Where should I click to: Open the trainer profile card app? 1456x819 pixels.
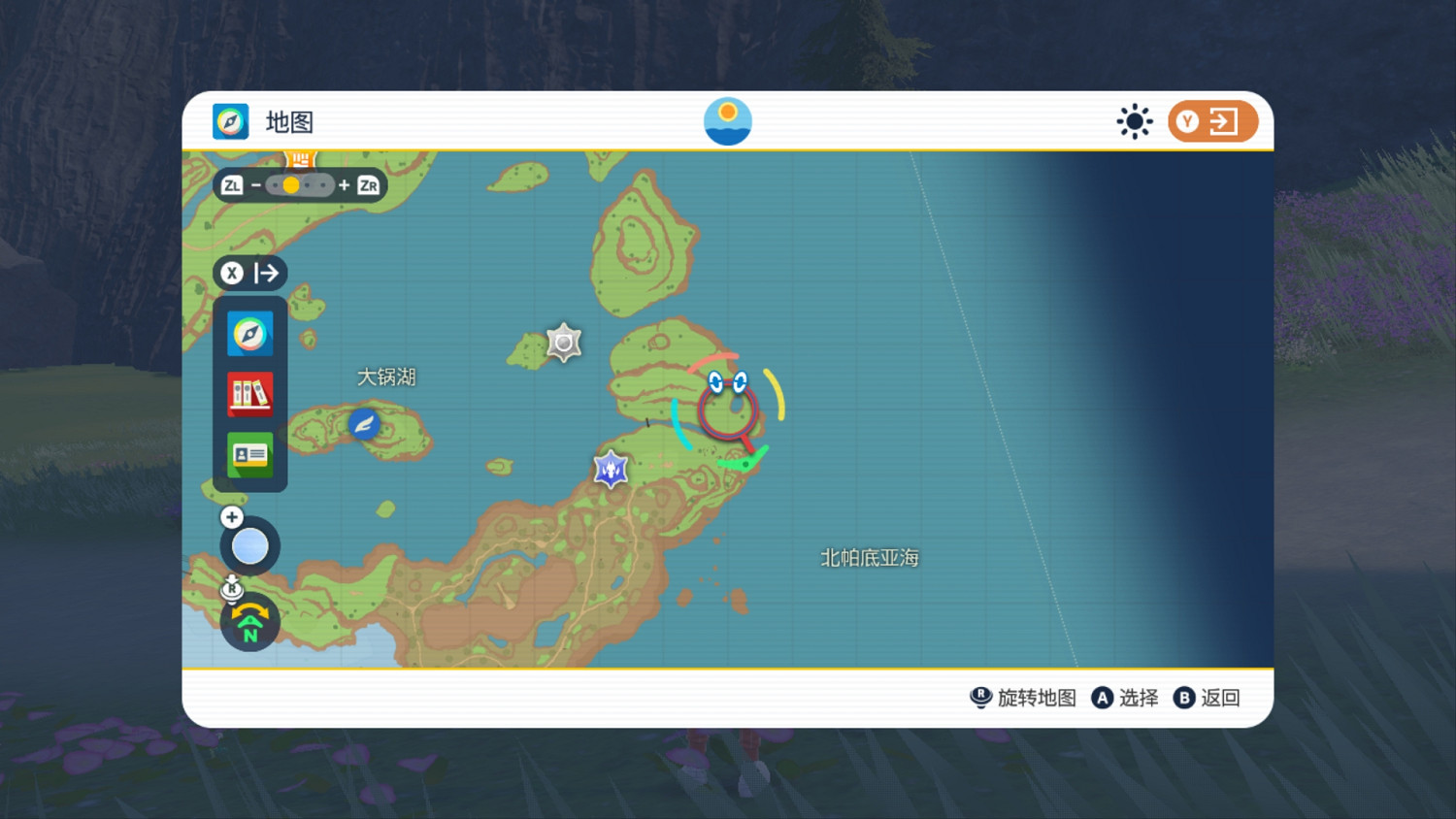pos(249,454)
